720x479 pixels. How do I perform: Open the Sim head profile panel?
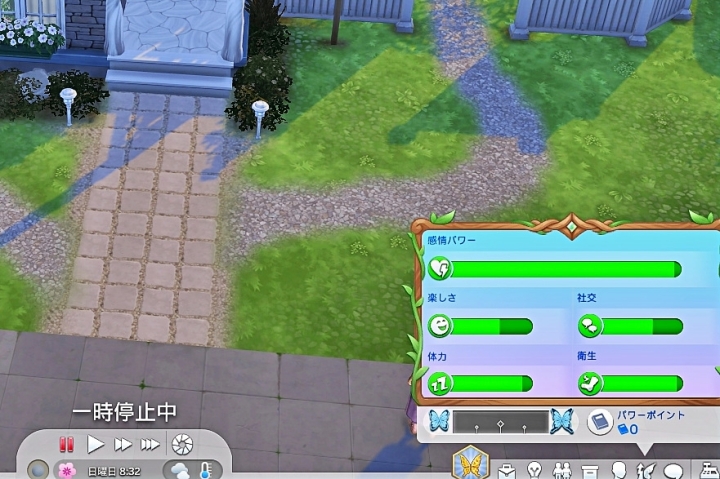pos(618,470)
